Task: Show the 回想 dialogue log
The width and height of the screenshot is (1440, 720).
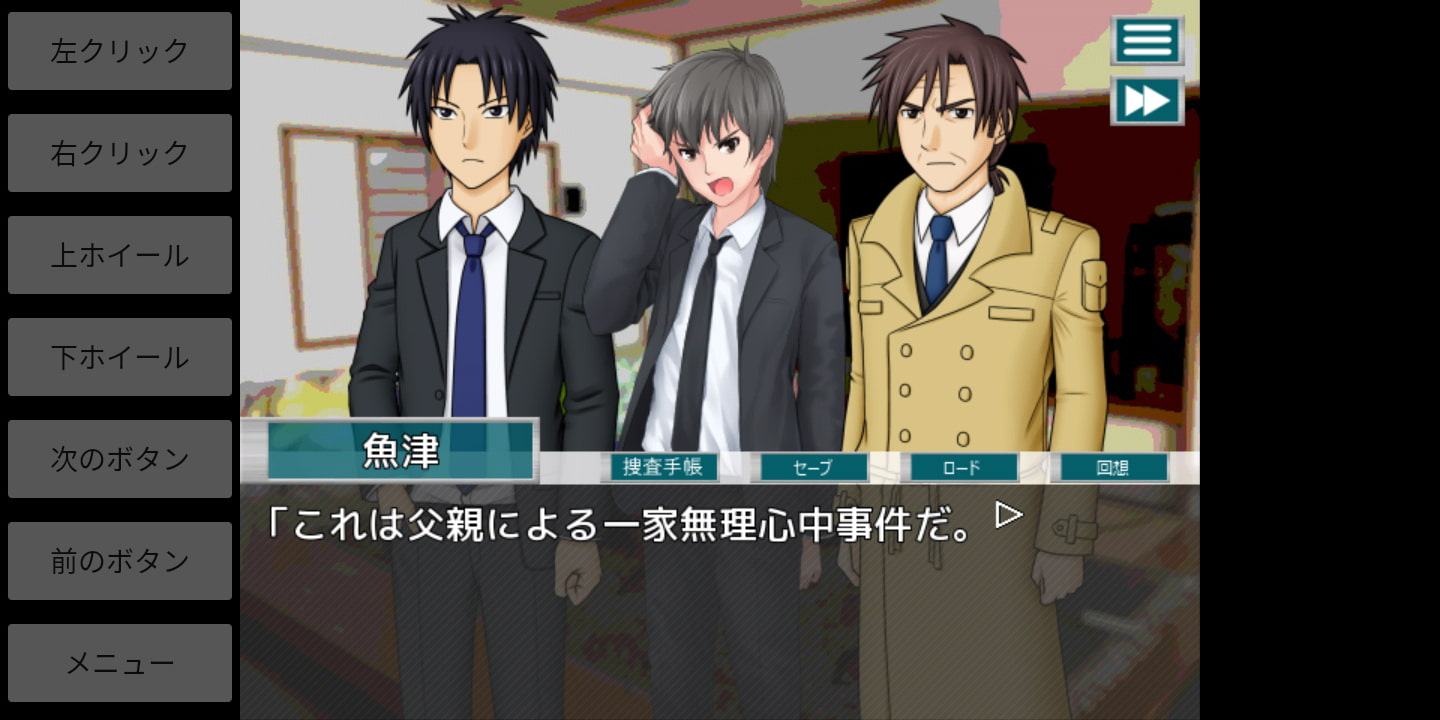Action: [x=1112, y=467]
